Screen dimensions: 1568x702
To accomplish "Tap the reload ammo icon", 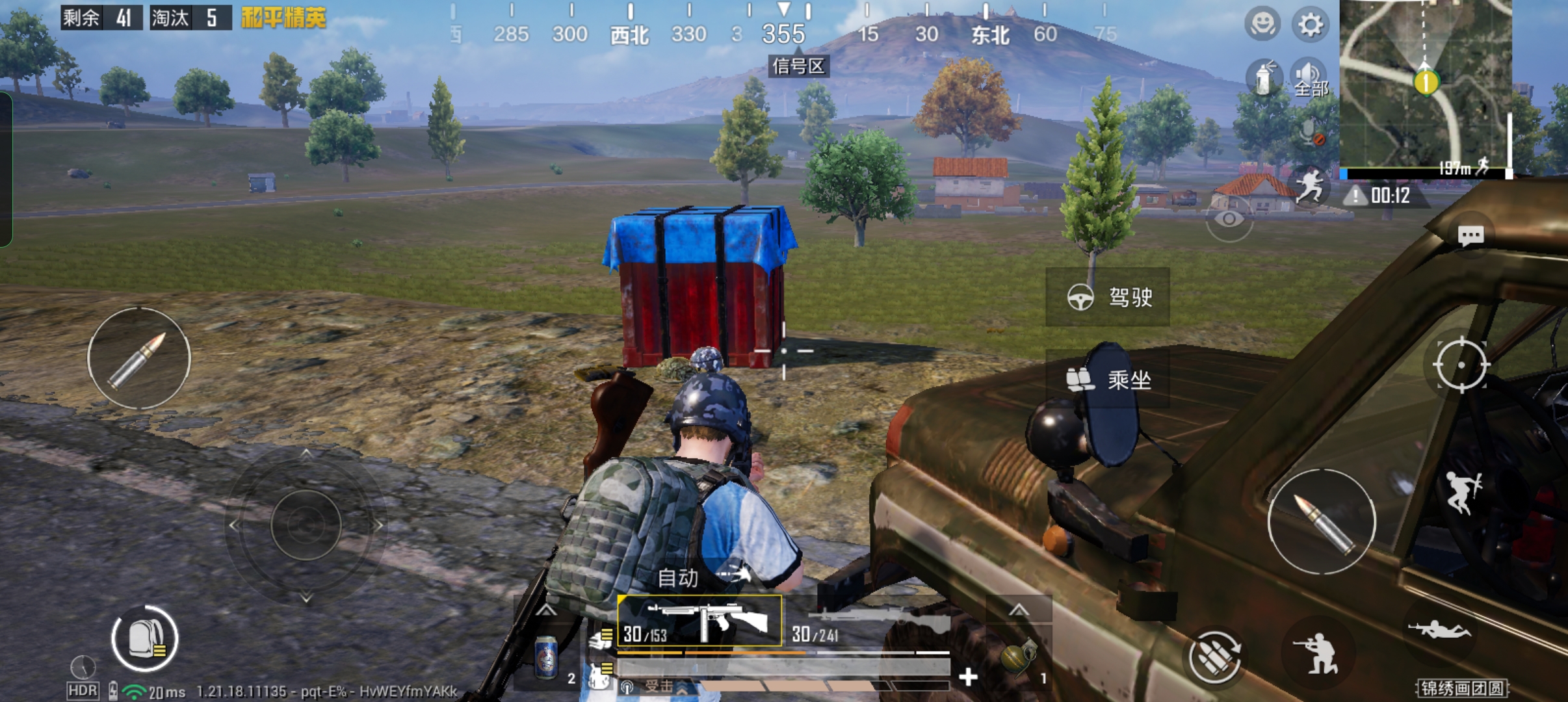I will pyautogui.click(x=1214, y=656).
